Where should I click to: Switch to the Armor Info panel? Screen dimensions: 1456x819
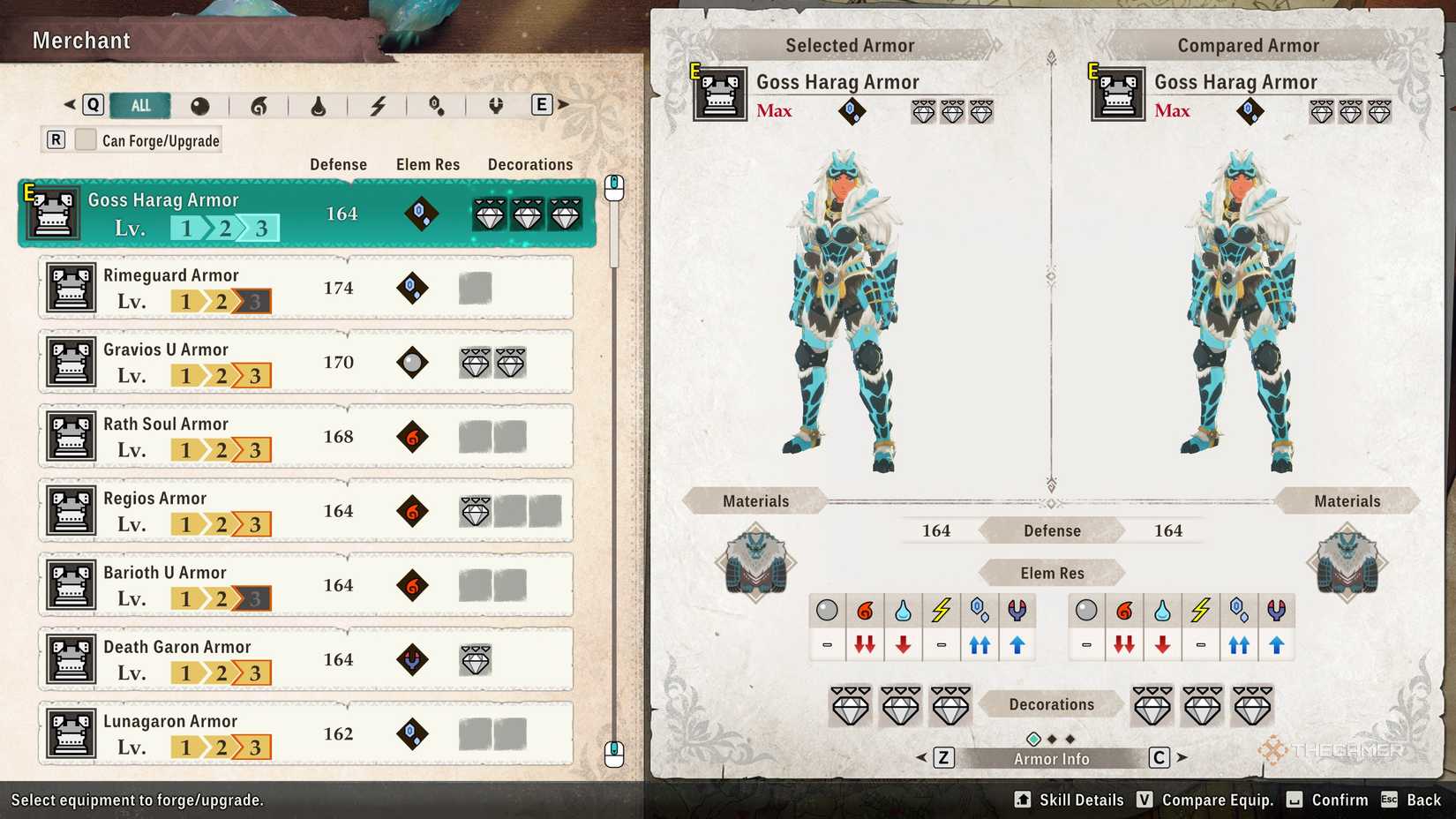[1051, 758]
